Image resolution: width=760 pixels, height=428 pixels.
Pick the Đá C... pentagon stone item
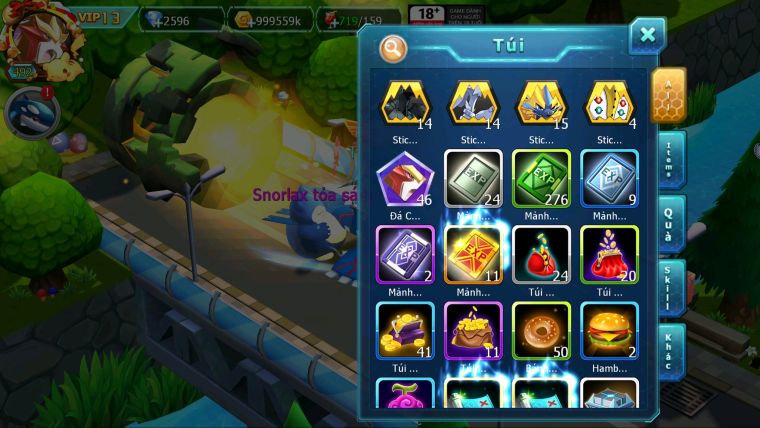pyautogui.click(x=405, y=178)
